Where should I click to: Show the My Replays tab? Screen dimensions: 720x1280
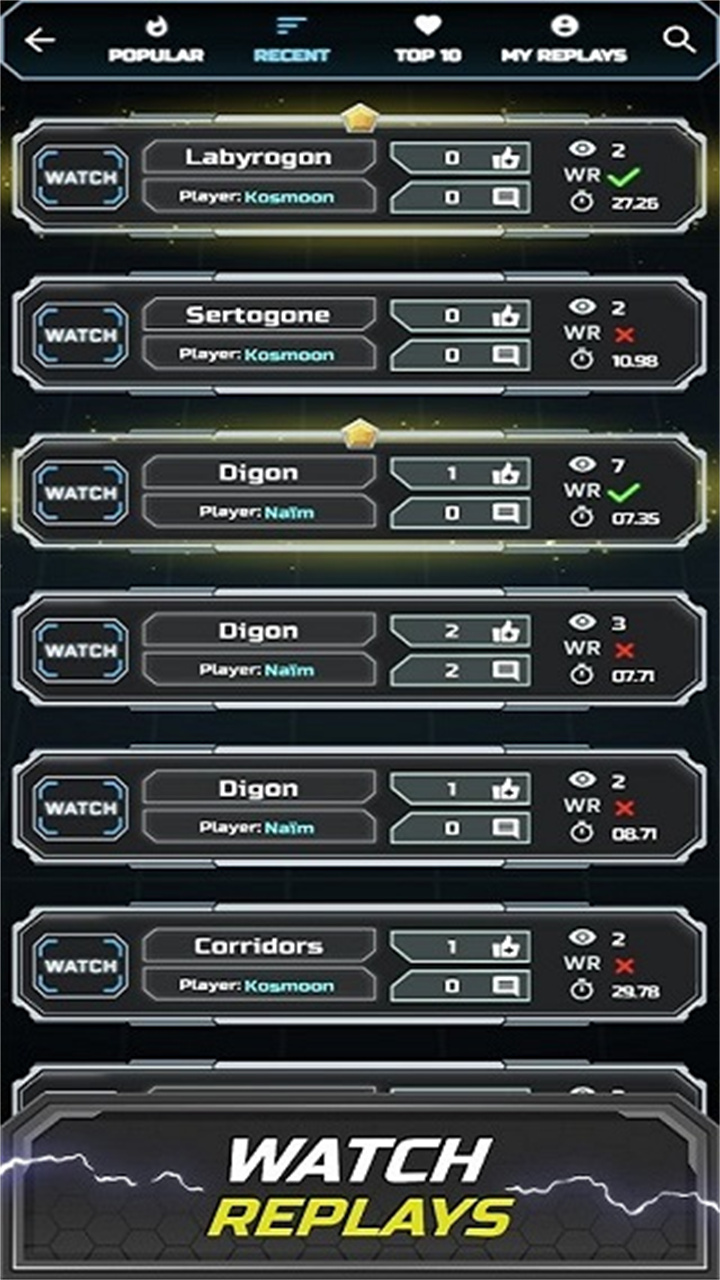564,40
